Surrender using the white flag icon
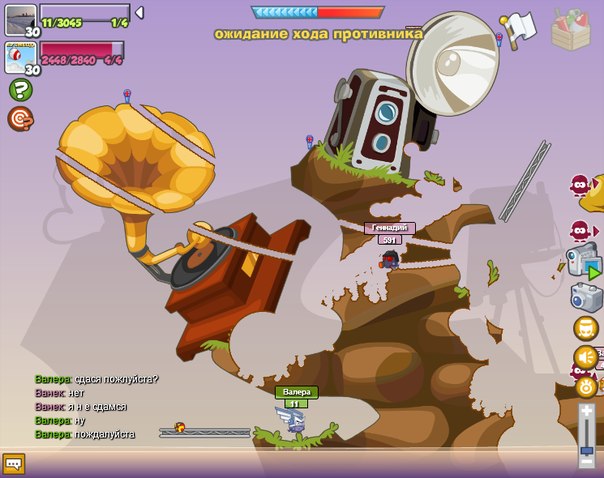Viewport: 604px width, 478px height. pyautogui.click(x=520, y=27)
